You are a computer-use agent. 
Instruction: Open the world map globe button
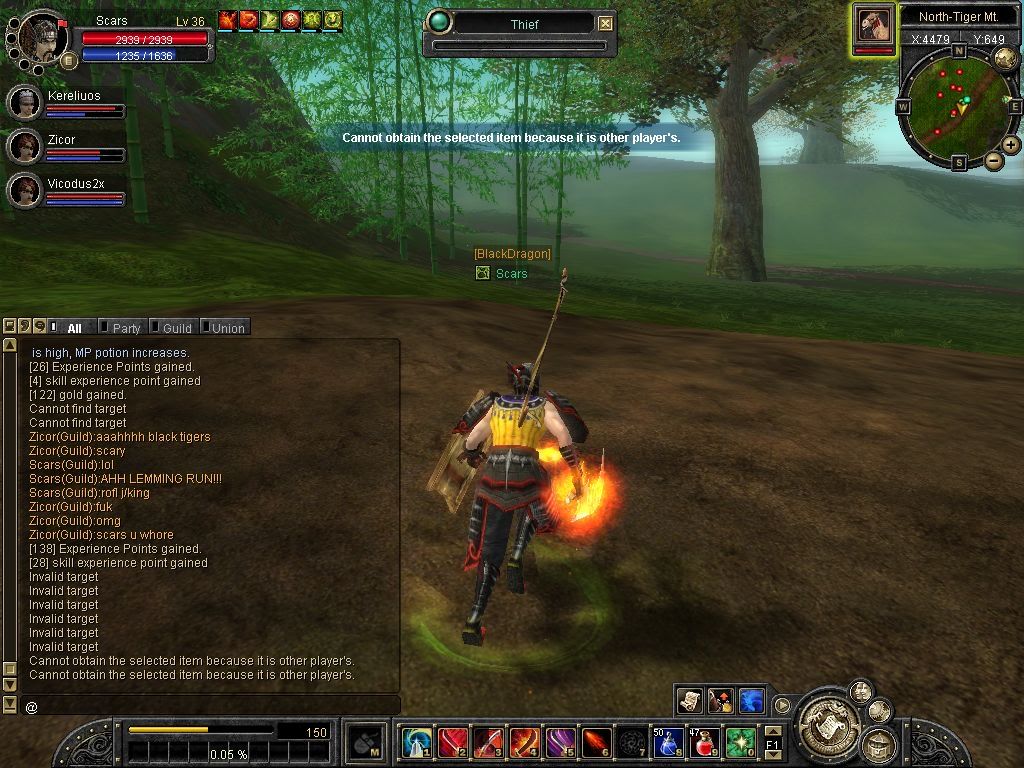(1006, 58)
